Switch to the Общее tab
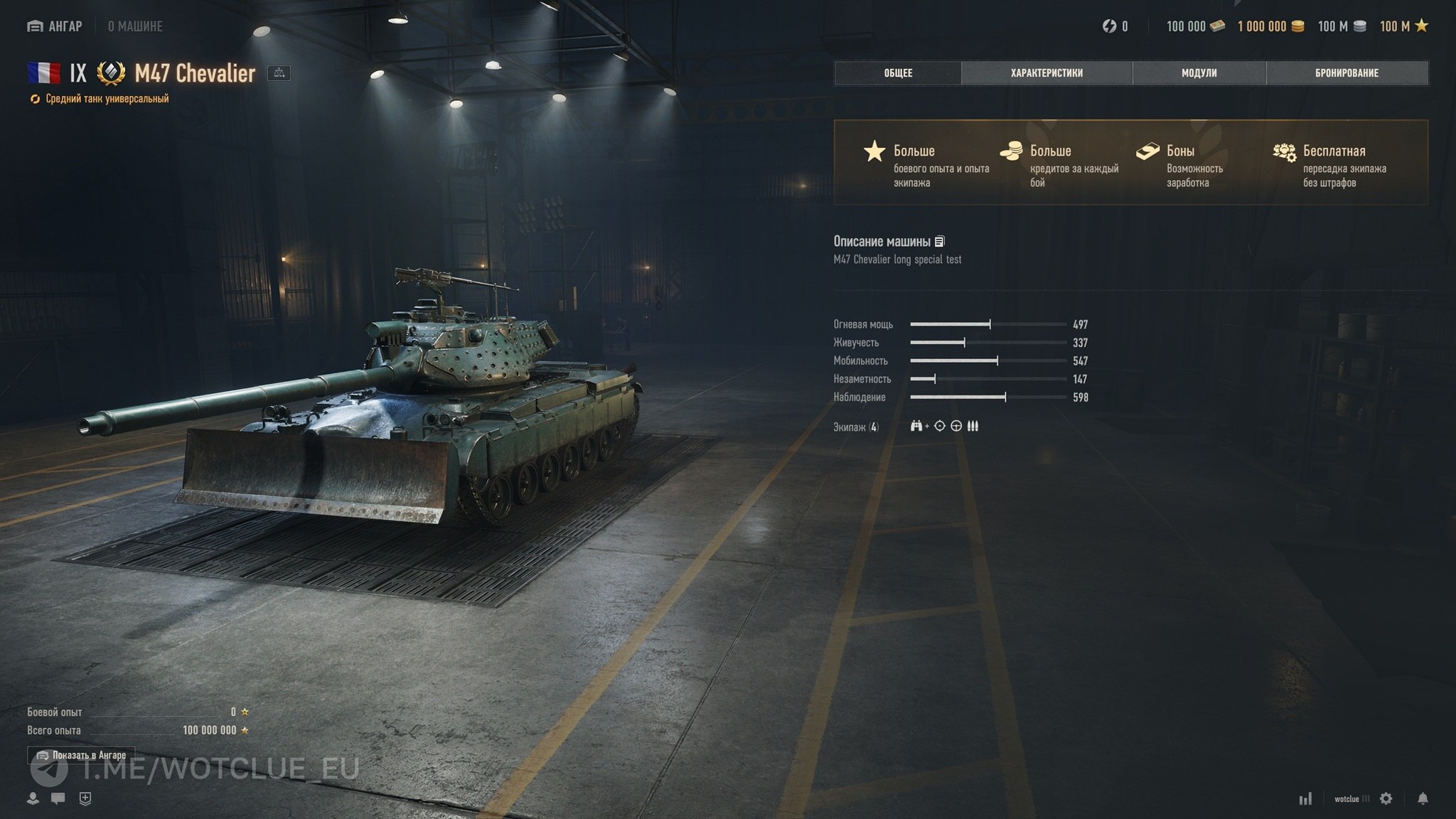1456x819 pixels. click(x=898, y=73)
